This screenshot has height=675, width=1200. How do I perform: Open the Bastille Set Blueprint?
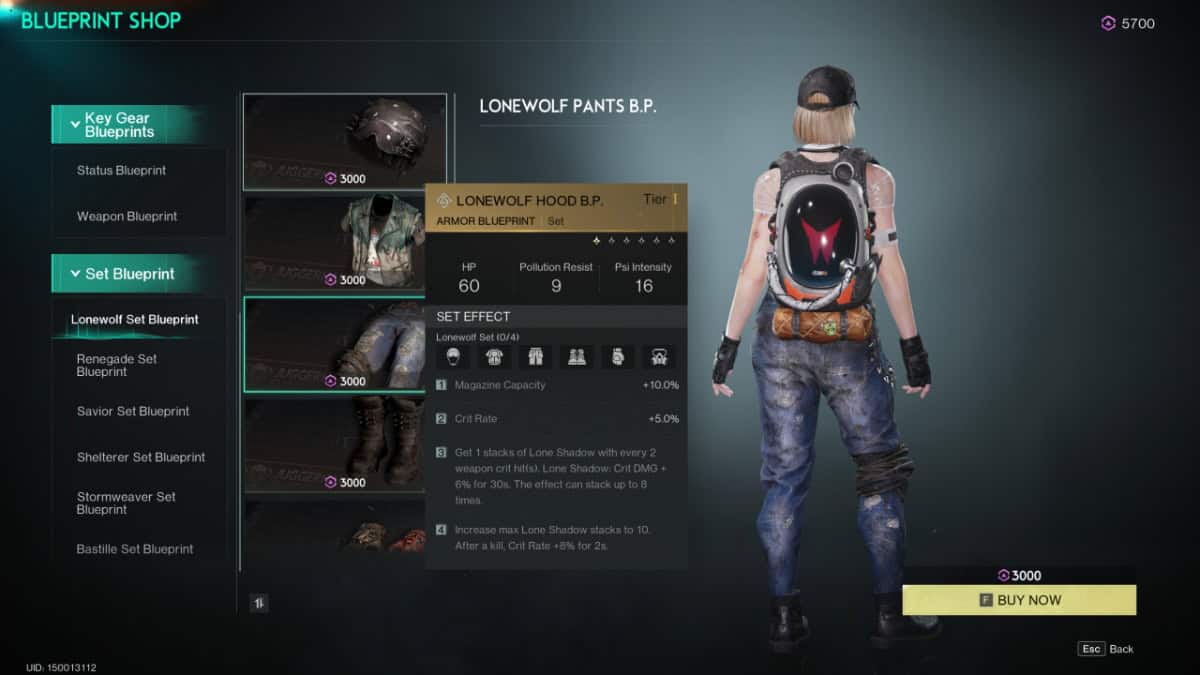coord(135,549)
